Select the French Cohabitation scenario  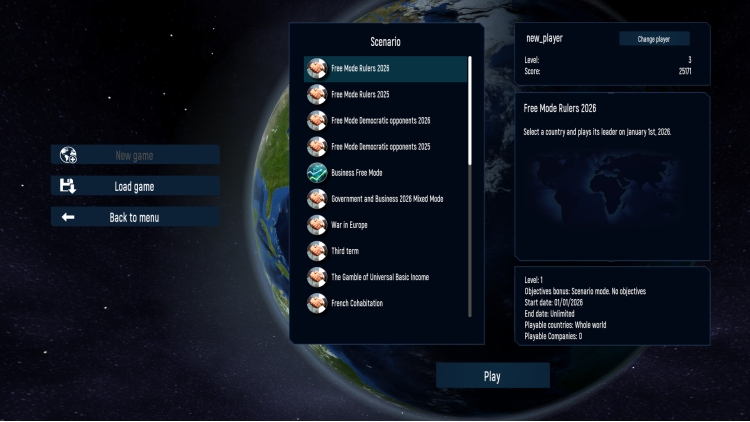[385, 303]
